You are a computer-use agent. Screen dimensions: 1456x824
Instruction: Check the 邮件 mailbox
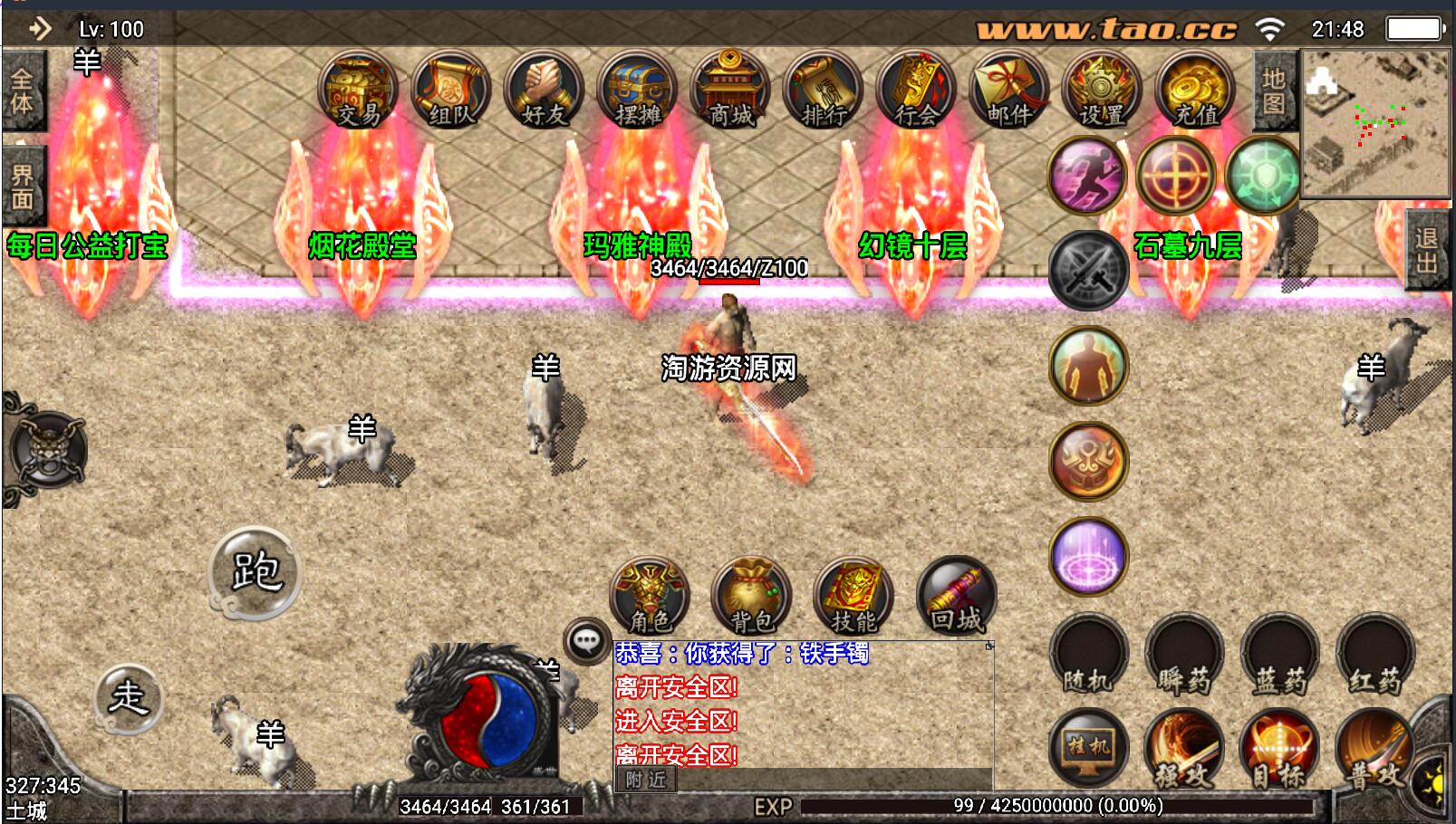pyautogui.click(x=1009, y=91)
